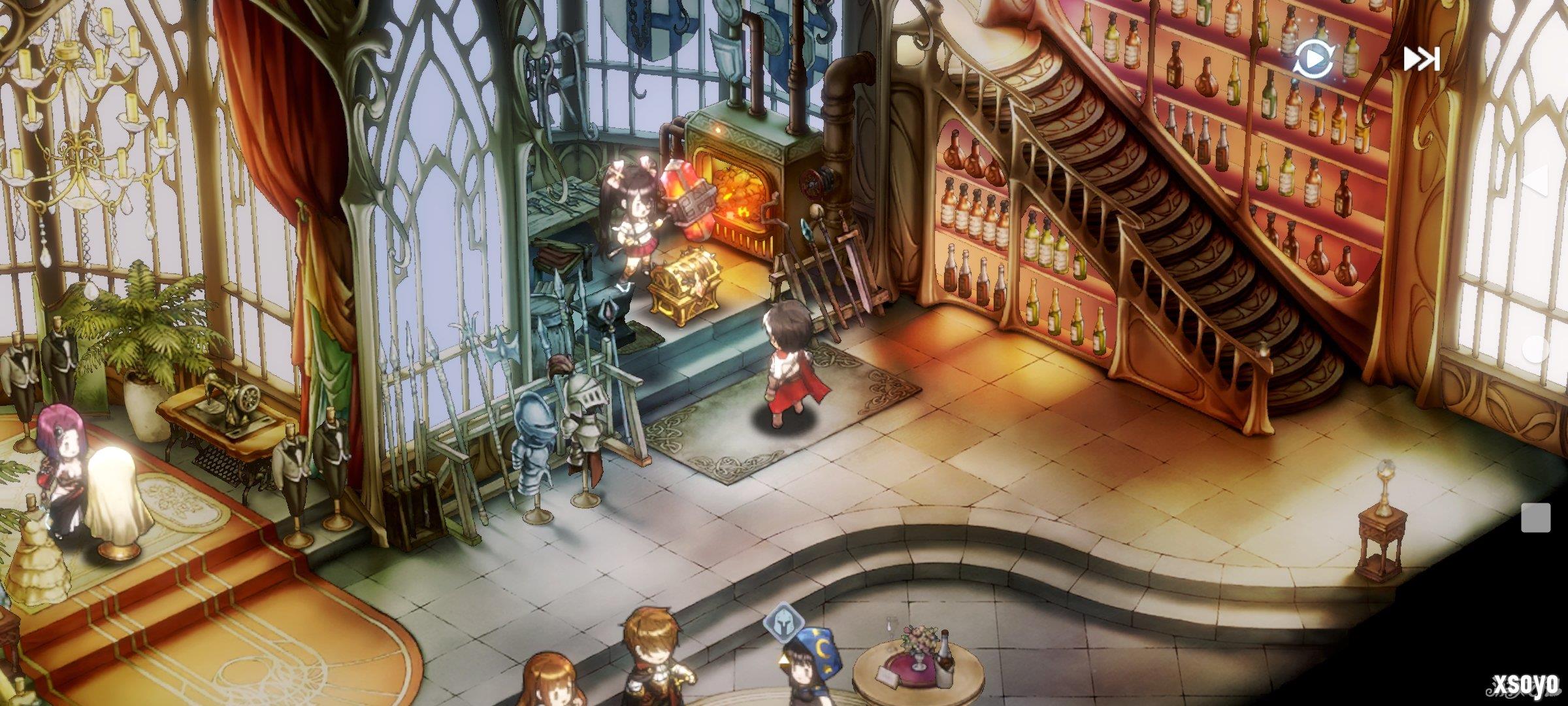The height and width of the screenshot is (706, 1568).
Task: Skip the cutscene with the fast-forward button
Action: coord(1422,59)
